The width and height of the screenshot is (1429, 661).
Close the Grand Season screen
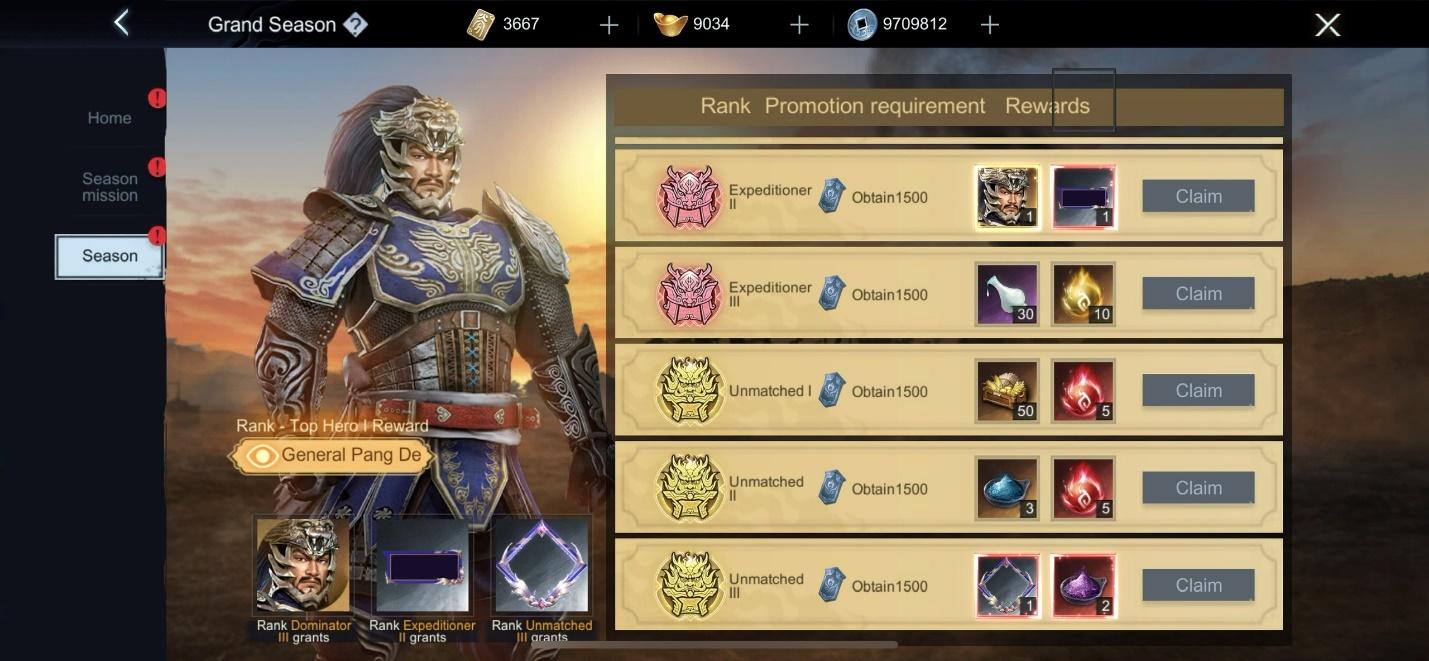click(x=1327, y=25)
